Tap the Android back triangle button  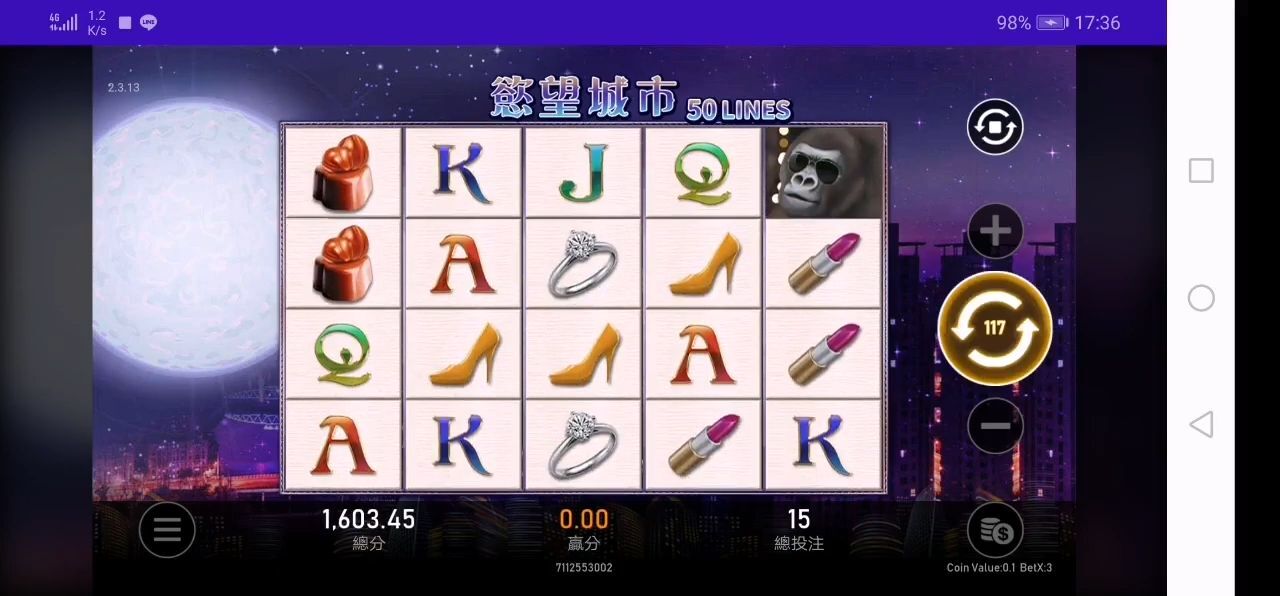(x=1201, y=425)
